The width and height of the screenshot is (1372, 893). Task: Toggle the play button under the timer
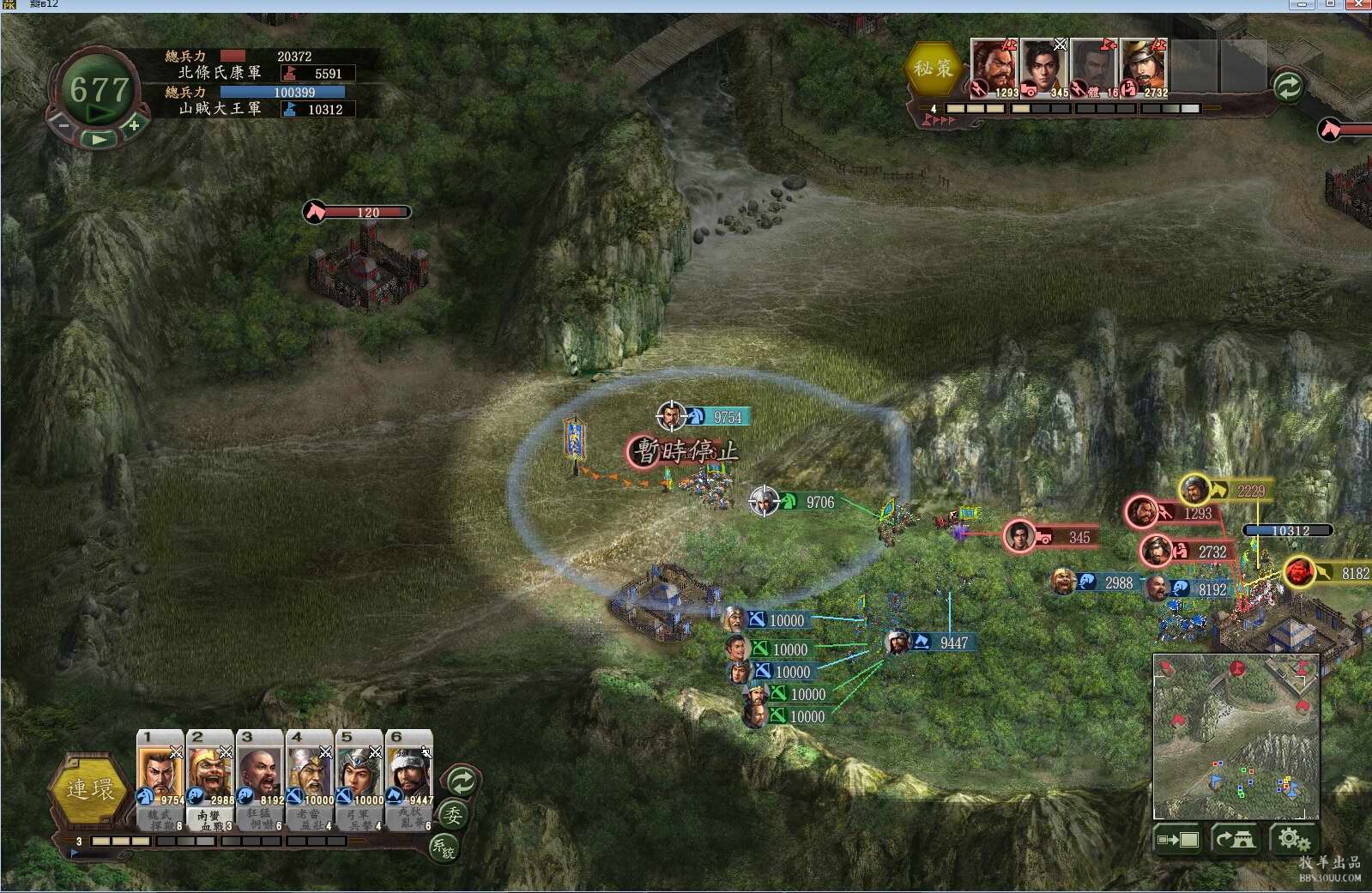click(x=99, y=139)
